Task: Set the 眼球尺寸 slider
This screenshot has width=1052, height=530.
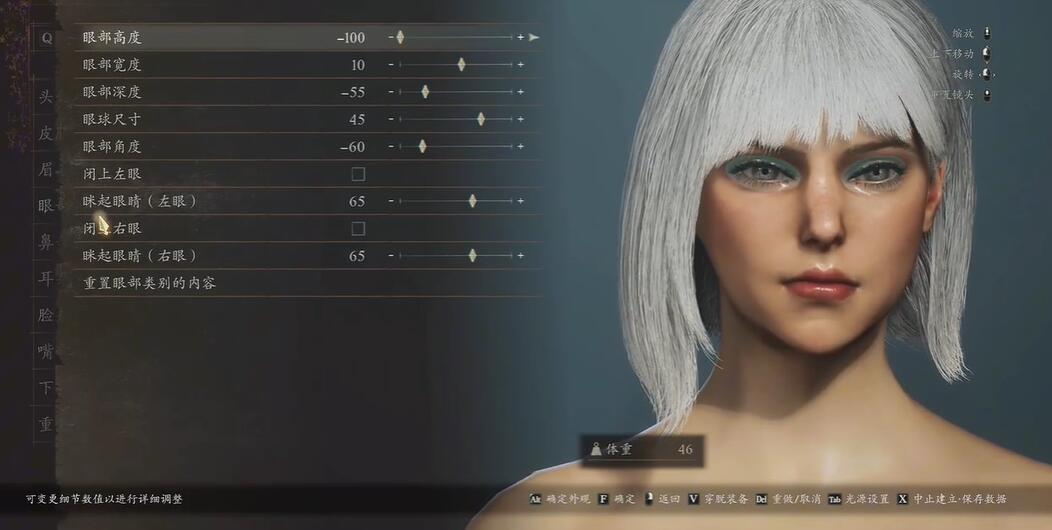Action: (481, 119)
